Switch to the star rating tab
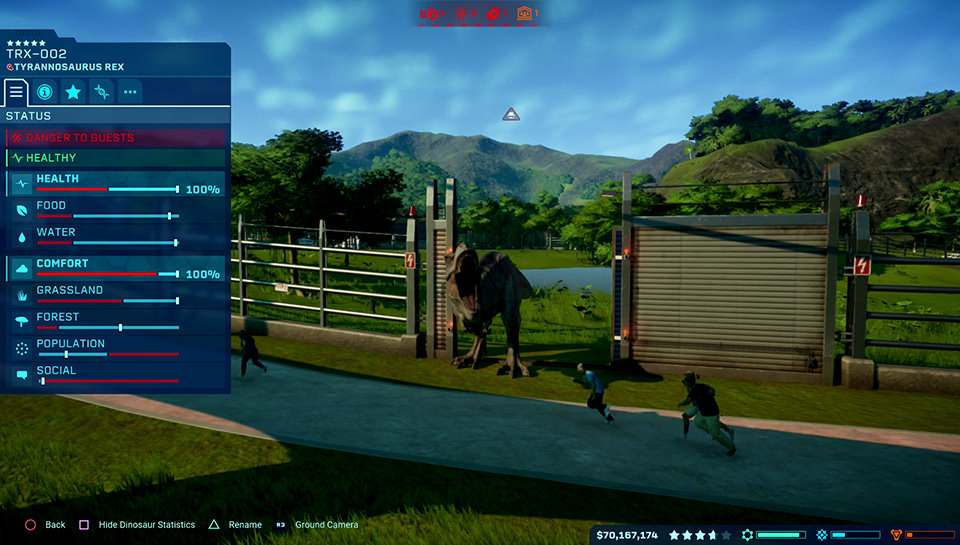 (x=73, y=92)
